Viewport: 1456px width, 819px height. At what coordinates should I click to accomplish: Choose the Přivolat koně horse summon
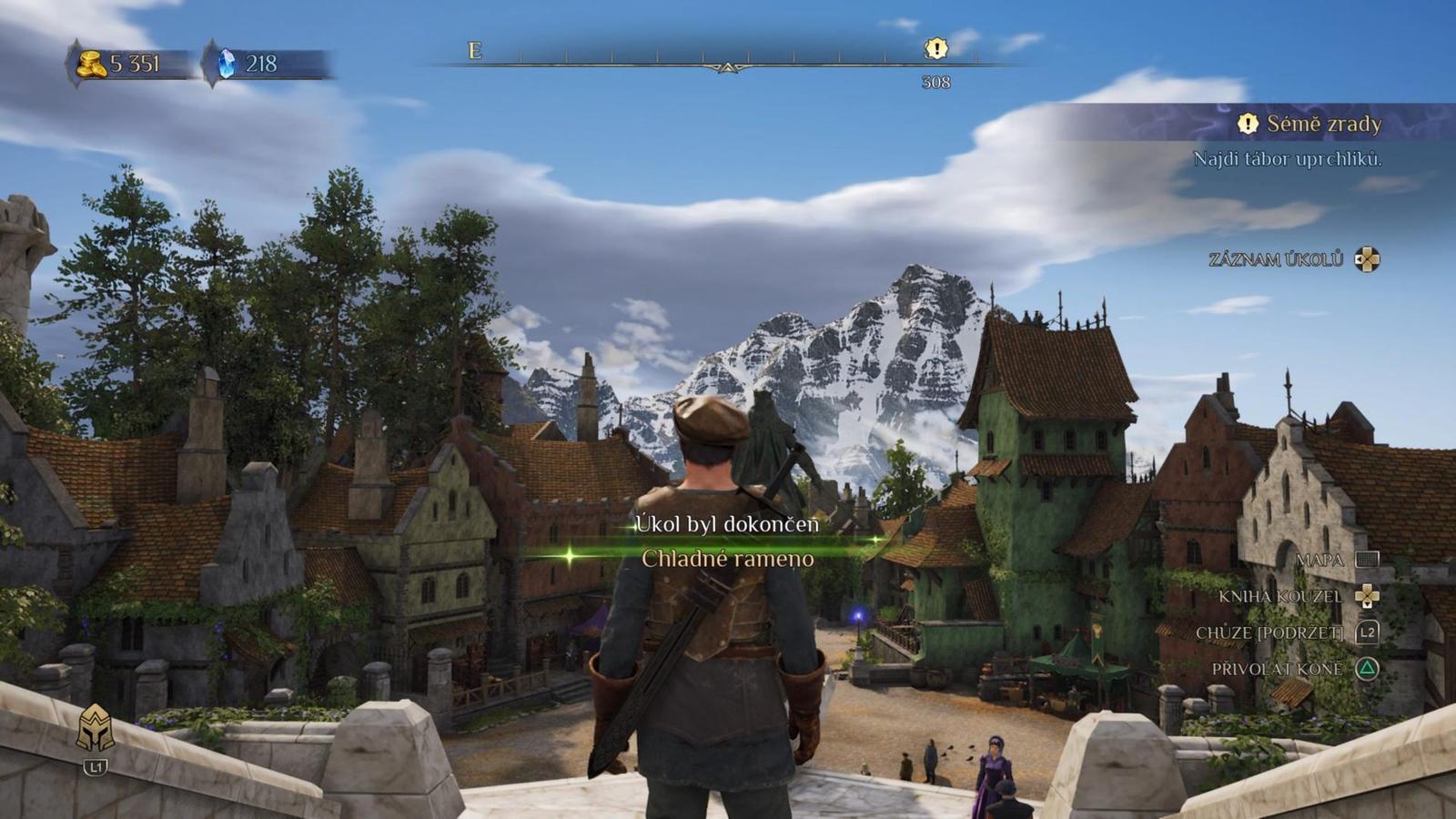(x=1294, y=669)
